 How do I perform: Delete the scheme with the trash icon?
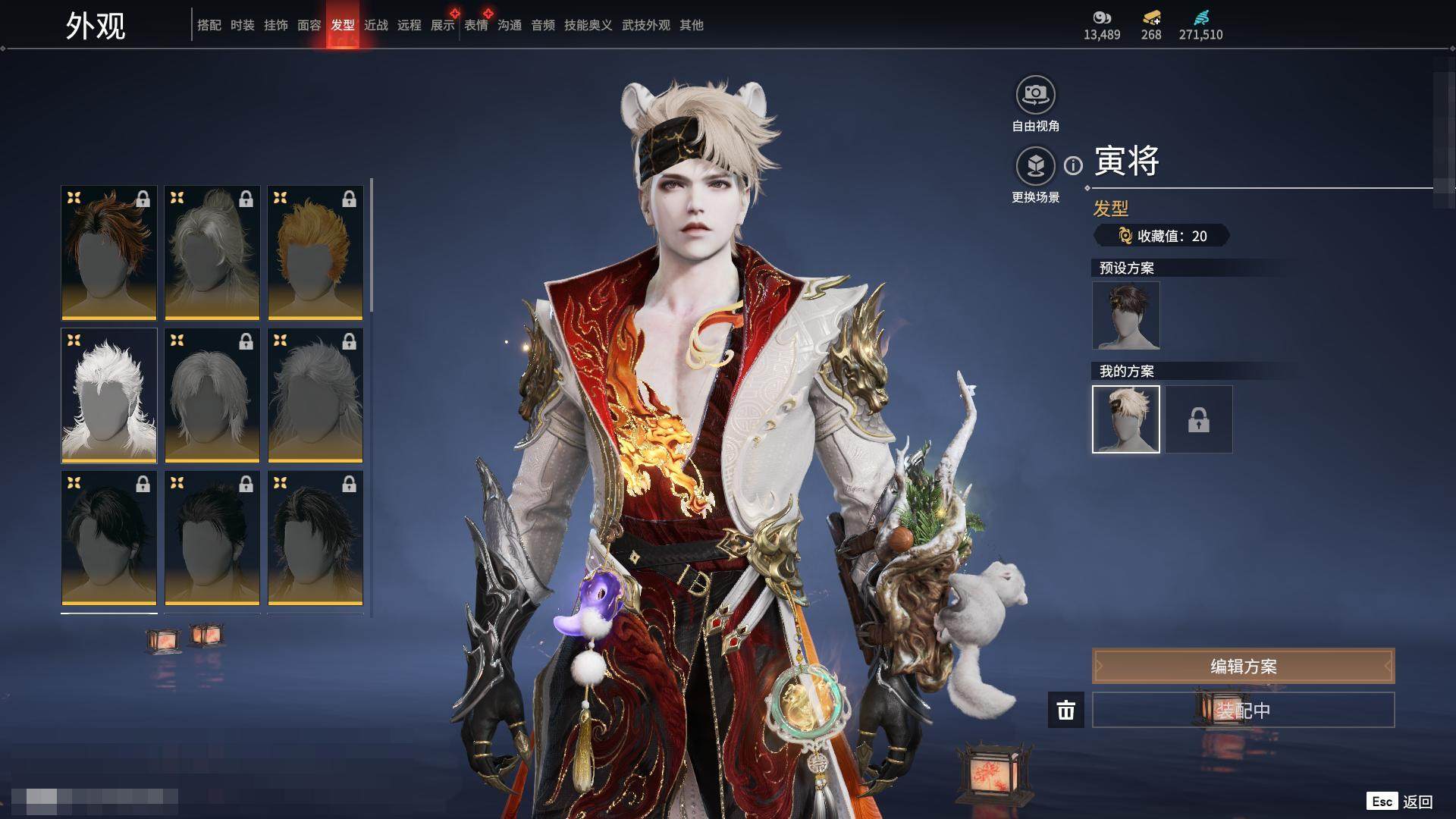[1065, 710]
